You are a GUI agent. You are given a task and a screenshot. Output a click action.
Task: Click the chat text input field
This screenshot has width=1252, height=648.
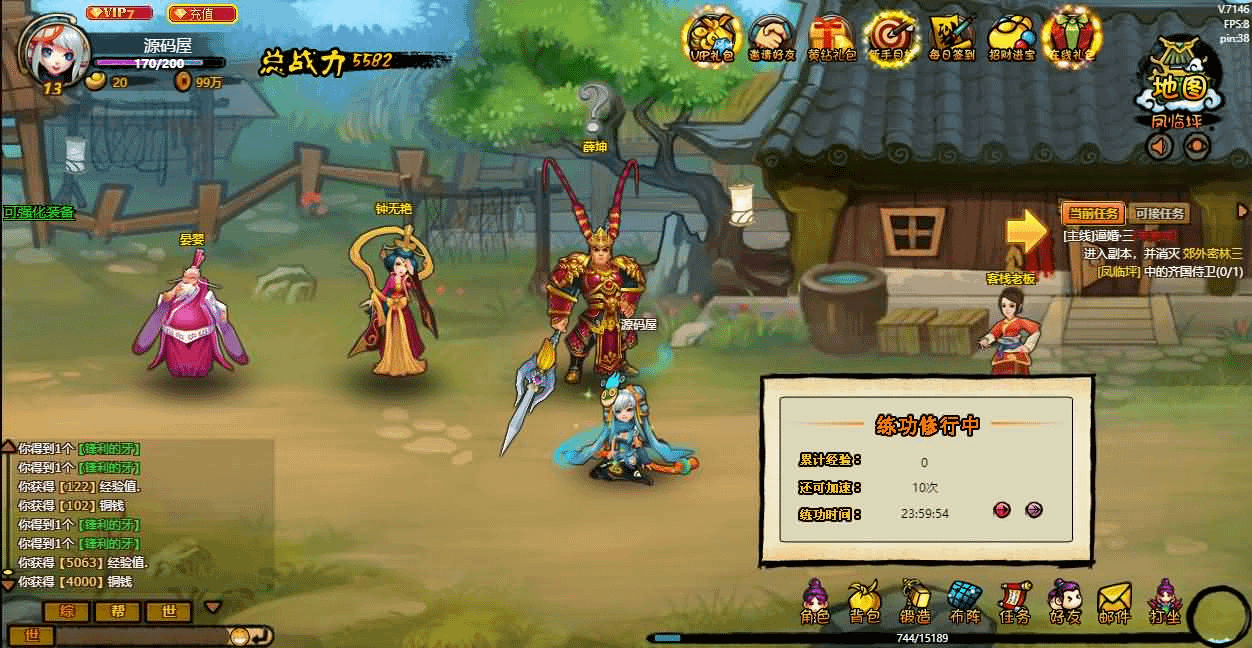pyautogui.click(x=140, y=635)
